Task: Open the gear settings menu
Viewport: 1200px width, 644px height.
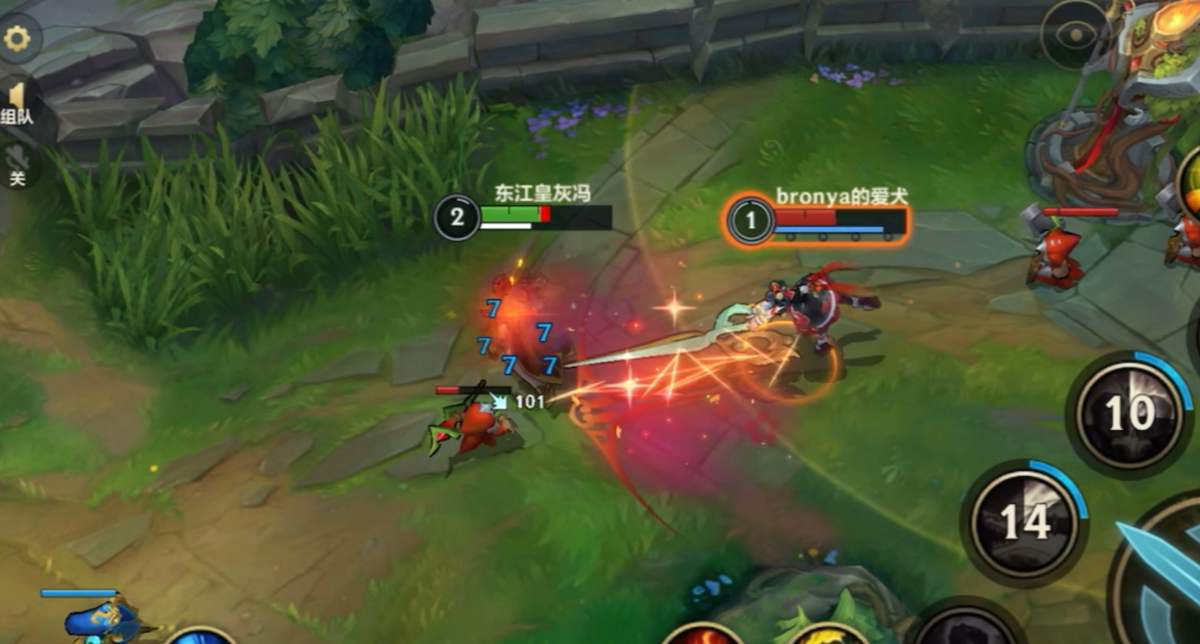Action: [x=16, y=39]
